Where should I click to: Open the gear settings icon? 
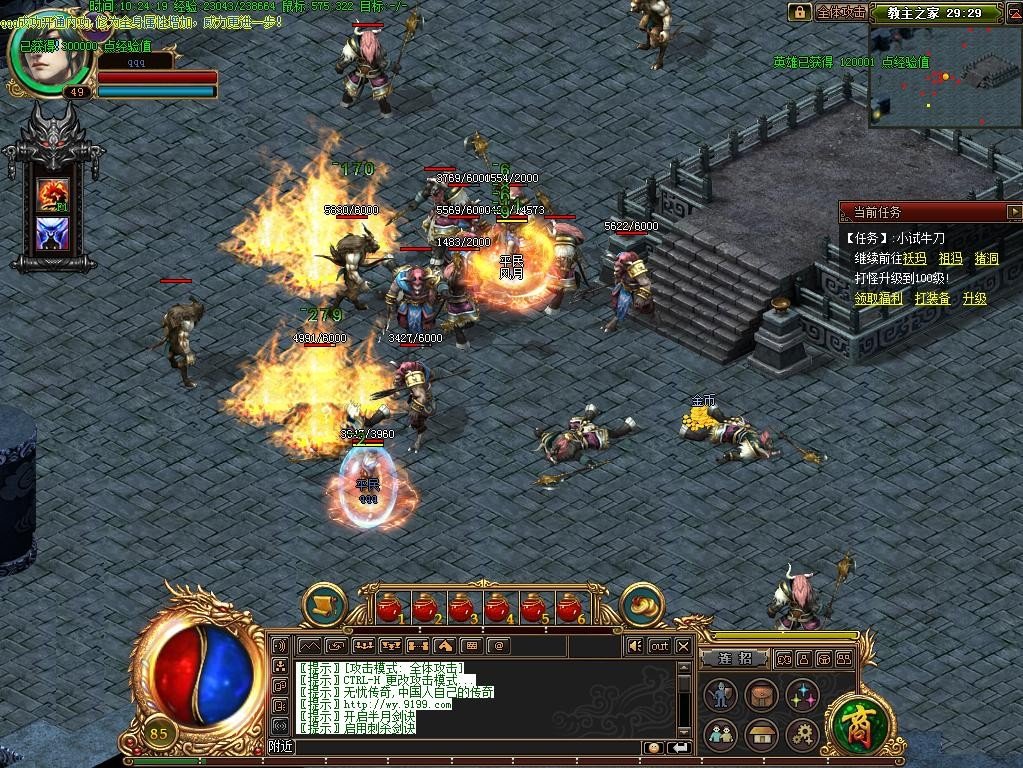802,735
